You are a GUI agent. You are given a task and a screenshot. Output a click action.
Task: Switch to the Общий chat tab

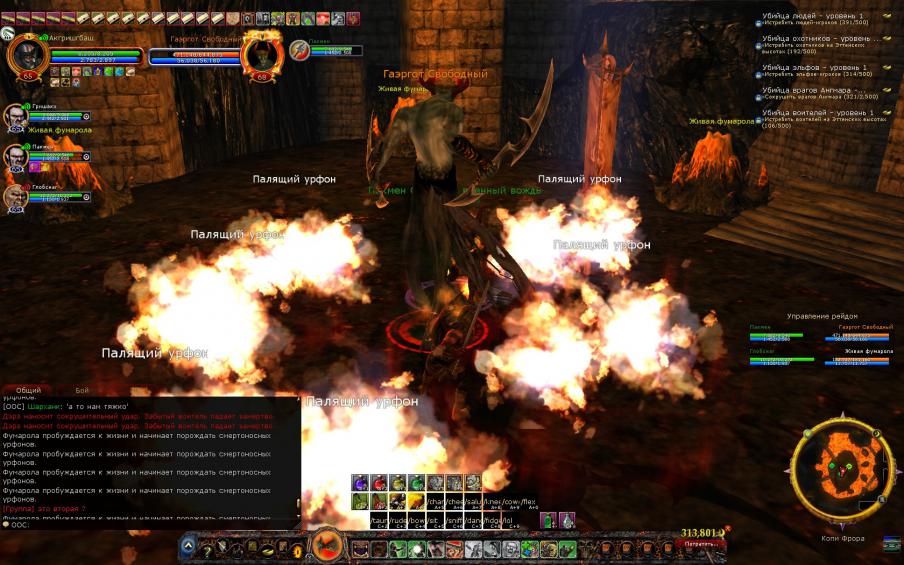29,390
